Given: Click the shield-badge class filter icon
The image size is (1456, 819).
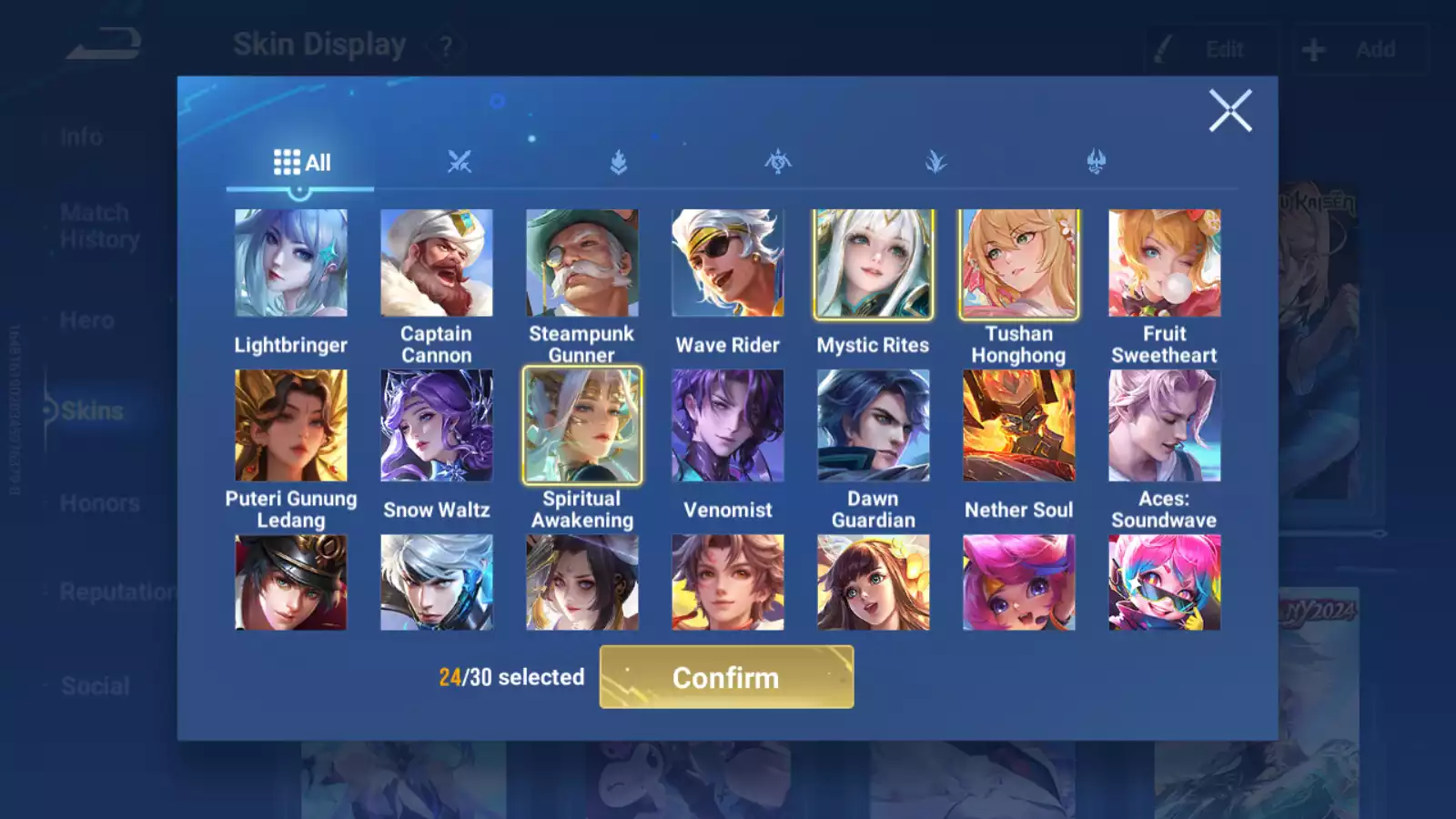Looking at the screenshot, I should pos(617,160).
